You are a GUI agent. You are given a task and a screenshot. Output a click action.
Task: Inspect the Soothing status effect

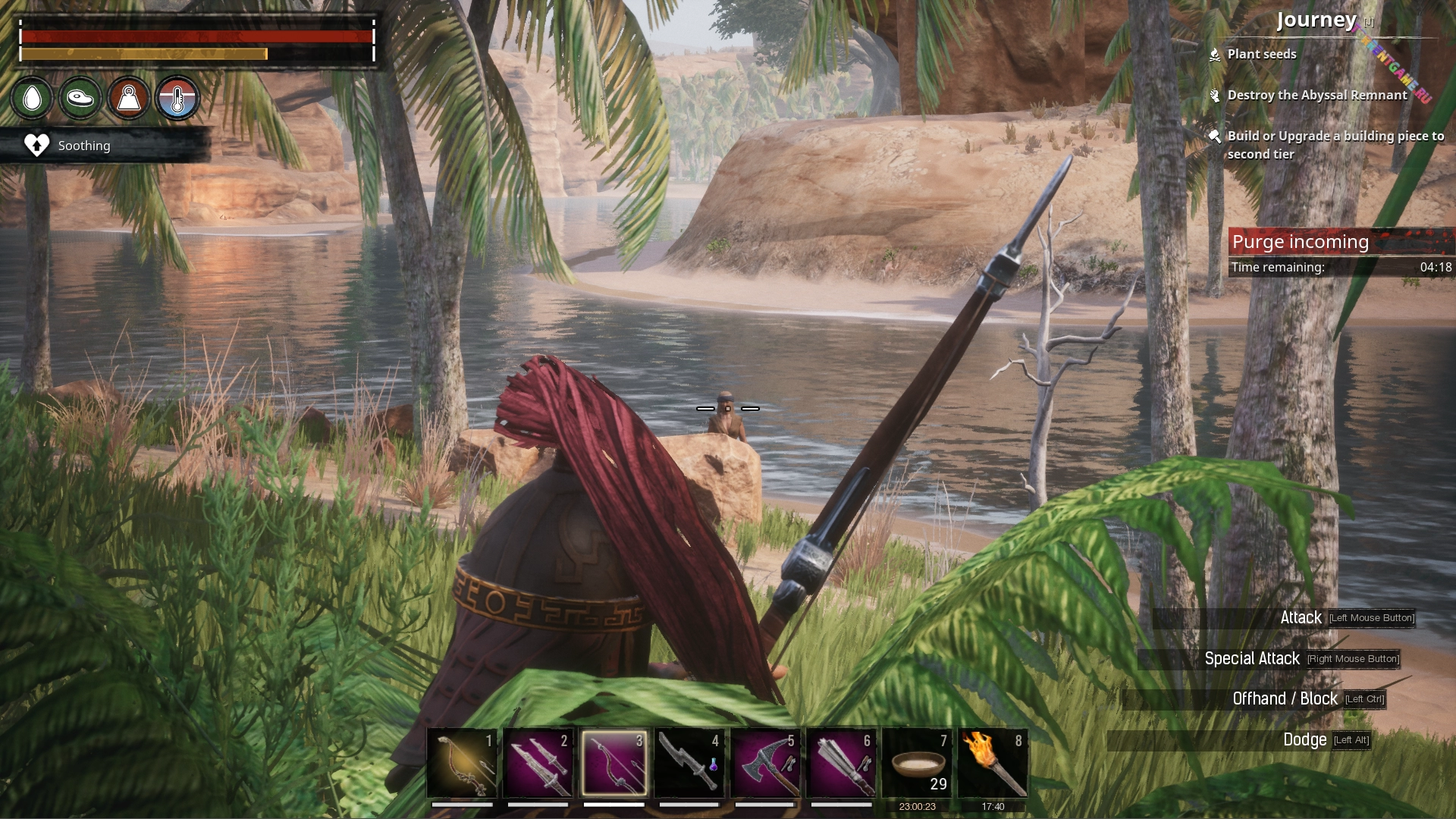tap(83, 146)
